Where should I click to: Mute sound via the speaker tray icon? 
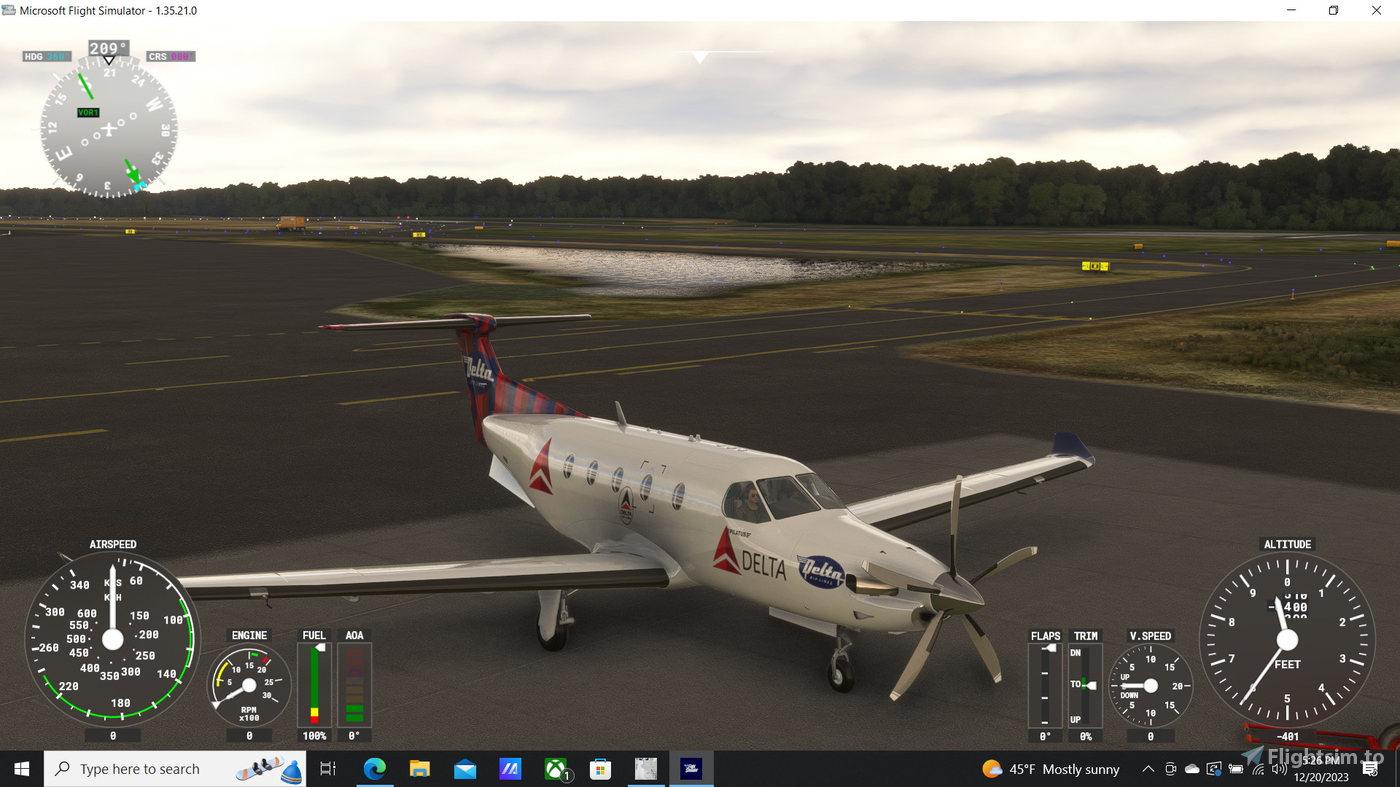tap(1278, 768)
